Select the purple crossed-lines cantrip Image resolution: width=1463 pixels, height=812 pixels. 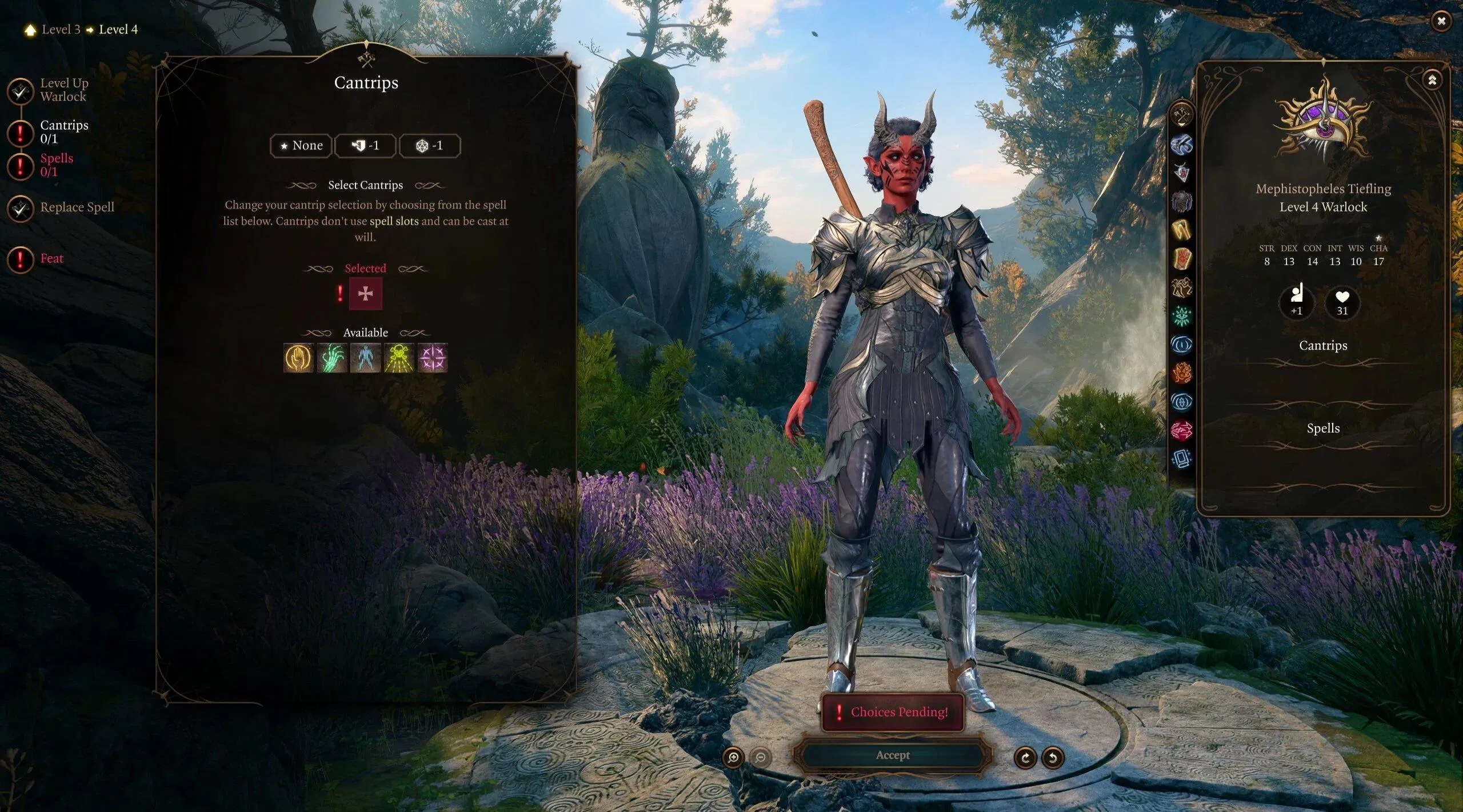433,358
